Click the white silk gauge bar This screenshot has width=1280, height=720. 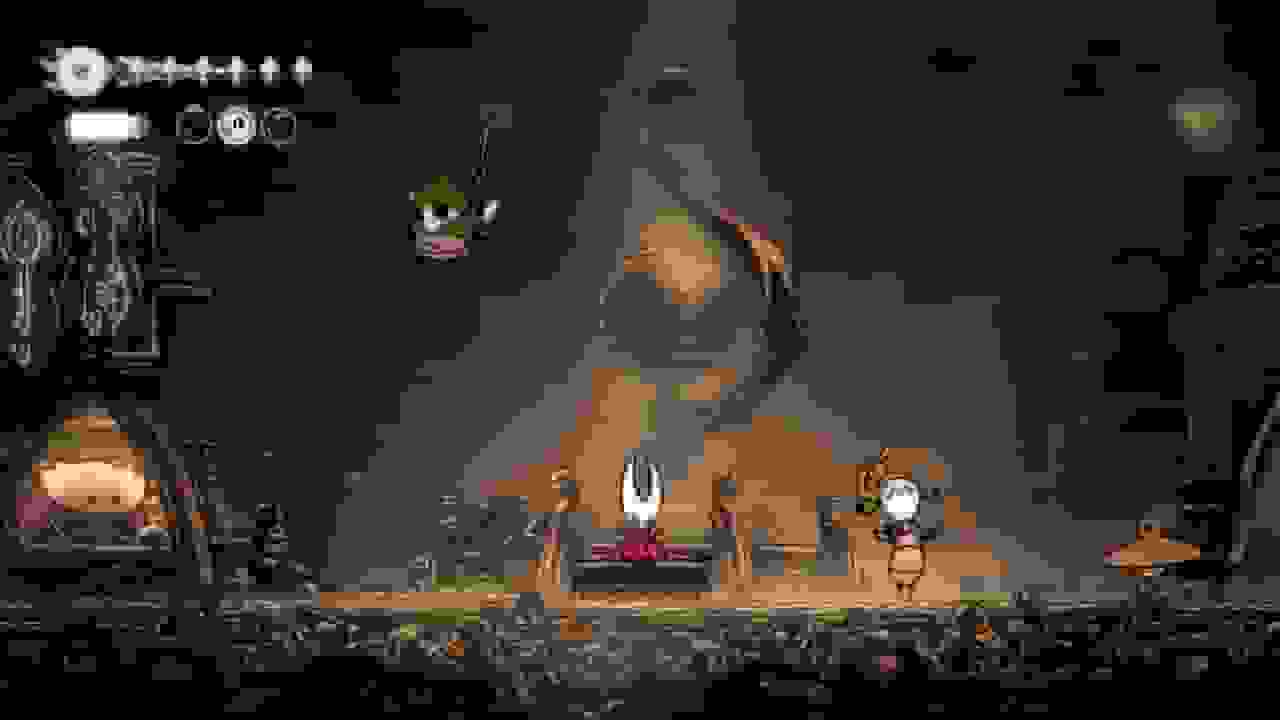100,125
